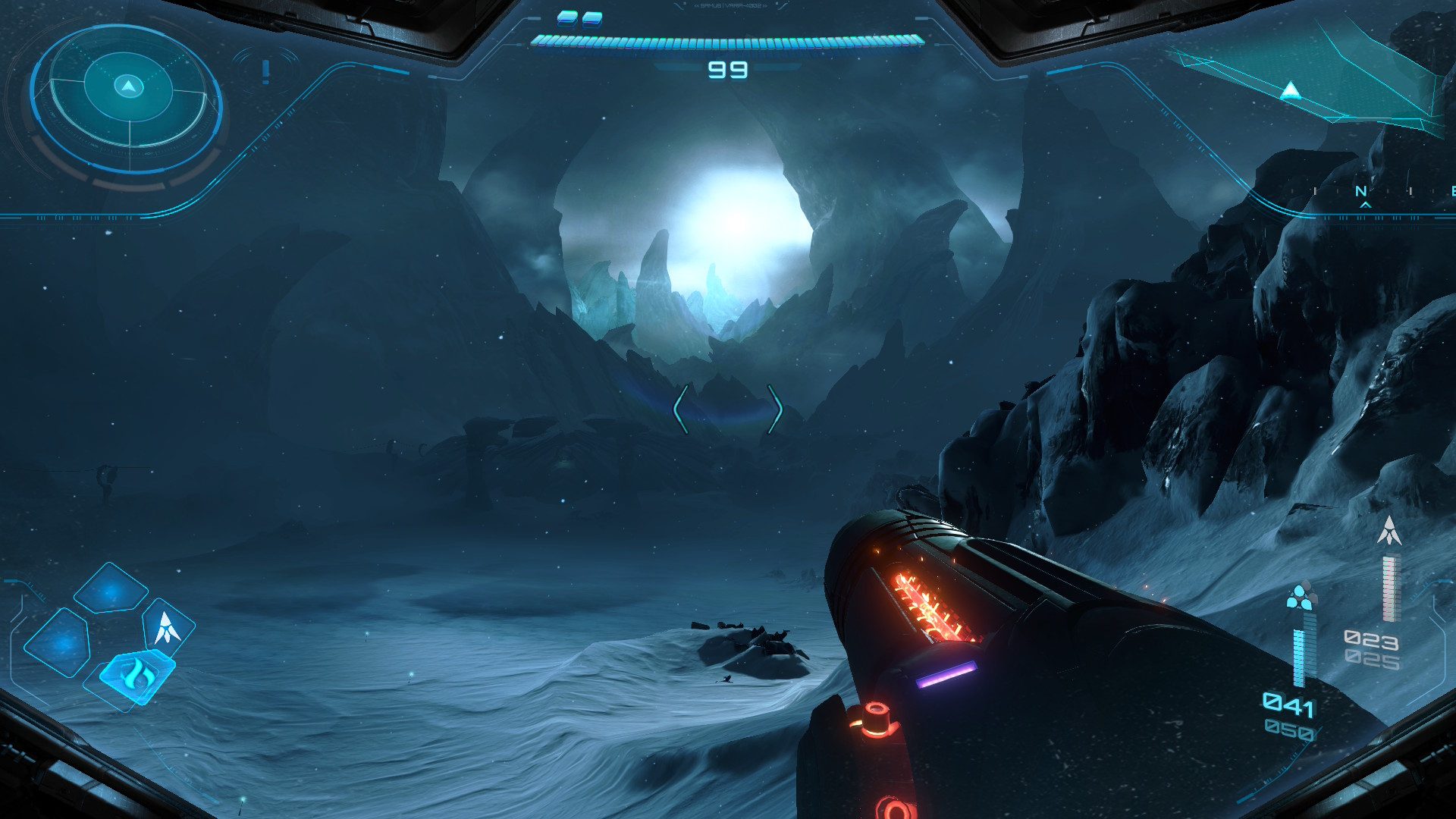Click the exclamation mark alert indicator
The height and width of the screenshot is (819, 1456).
(265, 72)
